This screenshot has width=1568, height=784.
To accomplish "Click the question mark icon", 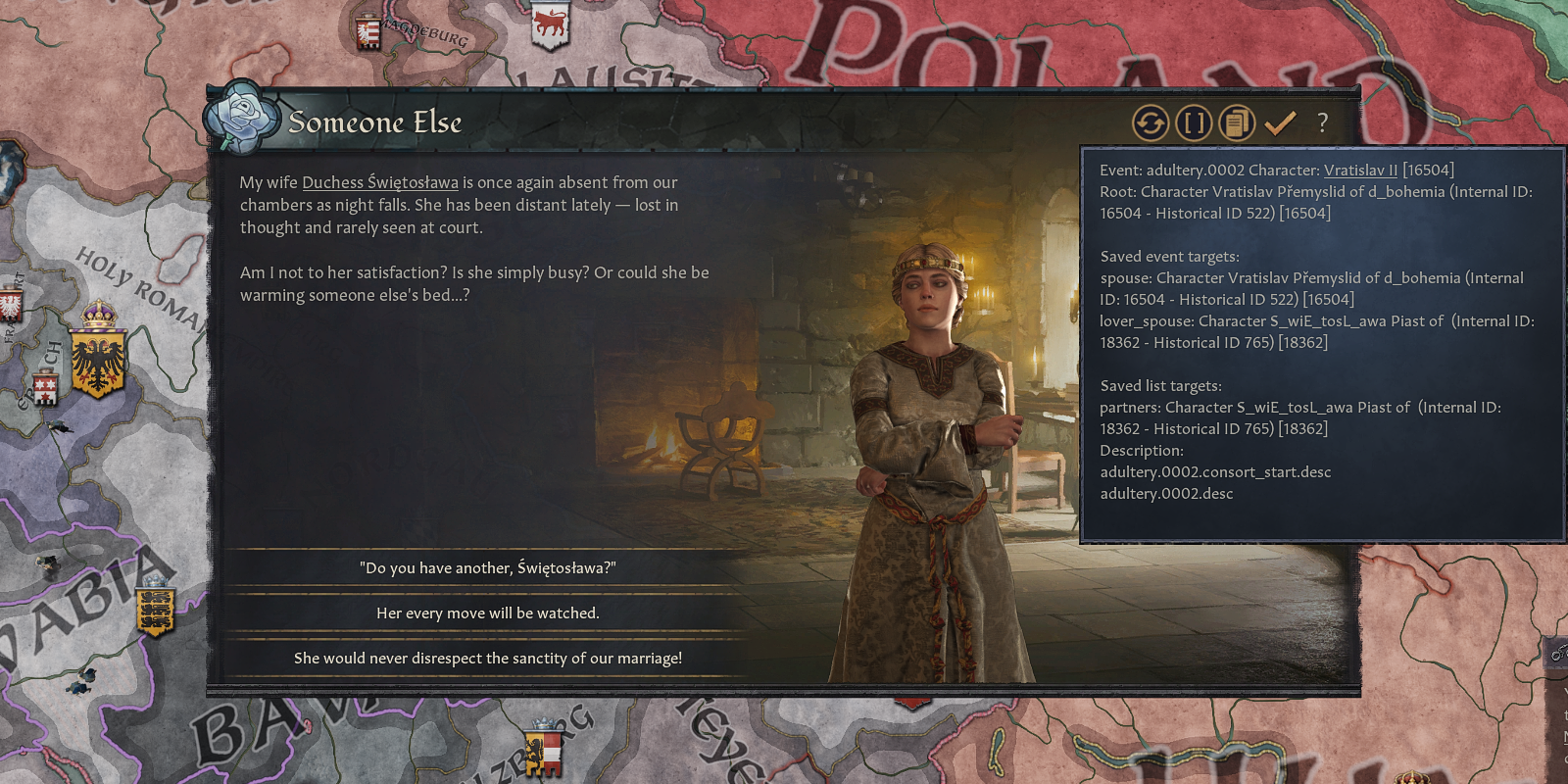I will click(1323, 123).
